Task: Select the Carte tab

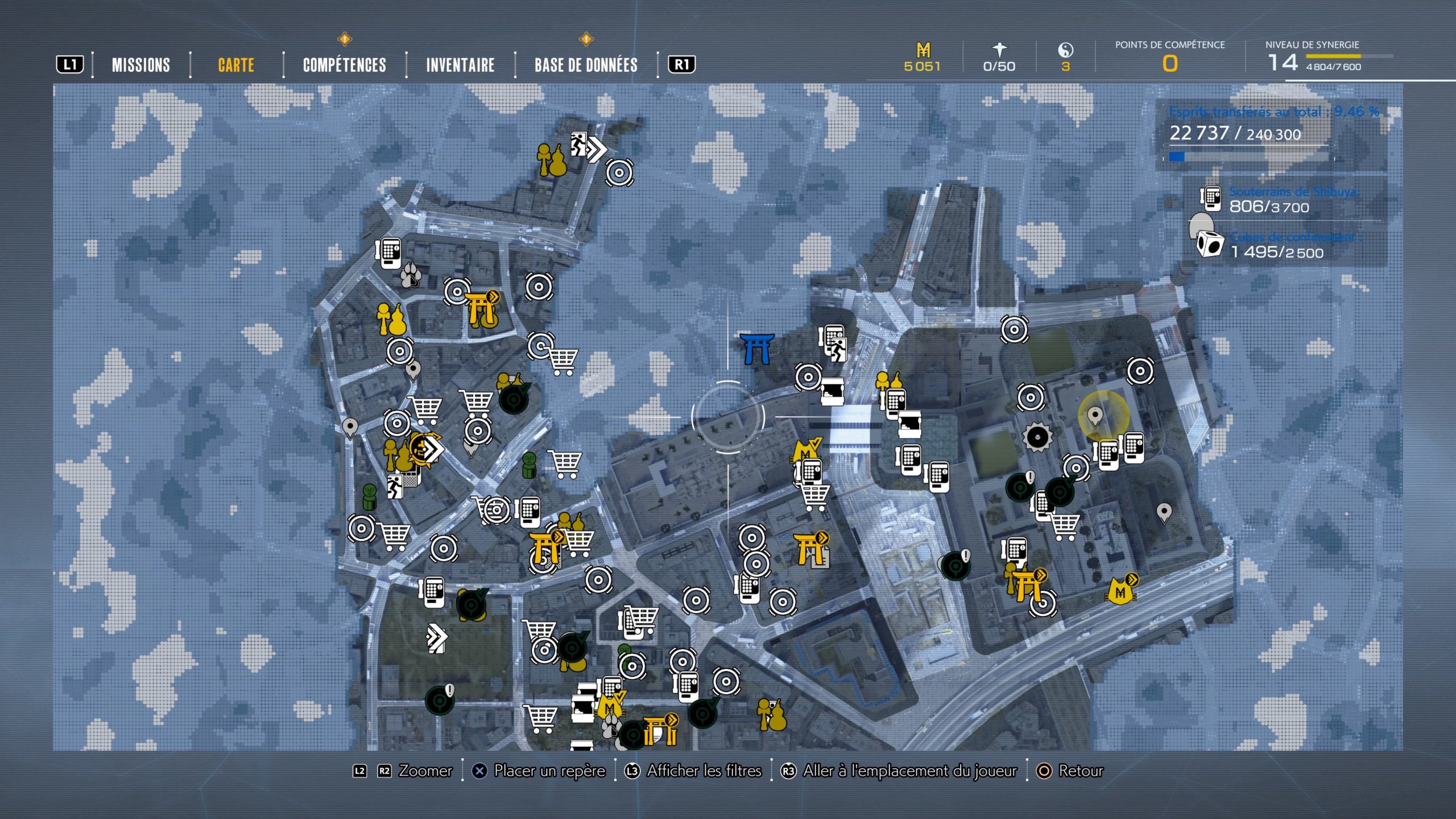Action: (x=236, y=65)
